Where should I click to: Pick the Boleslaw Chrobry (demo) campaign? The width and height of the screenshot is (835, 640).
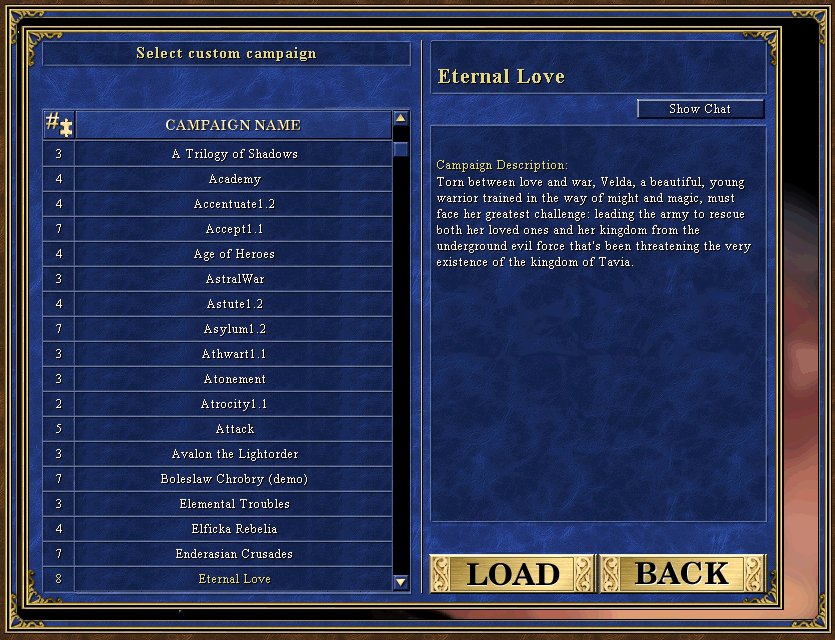tap(234, 479)
